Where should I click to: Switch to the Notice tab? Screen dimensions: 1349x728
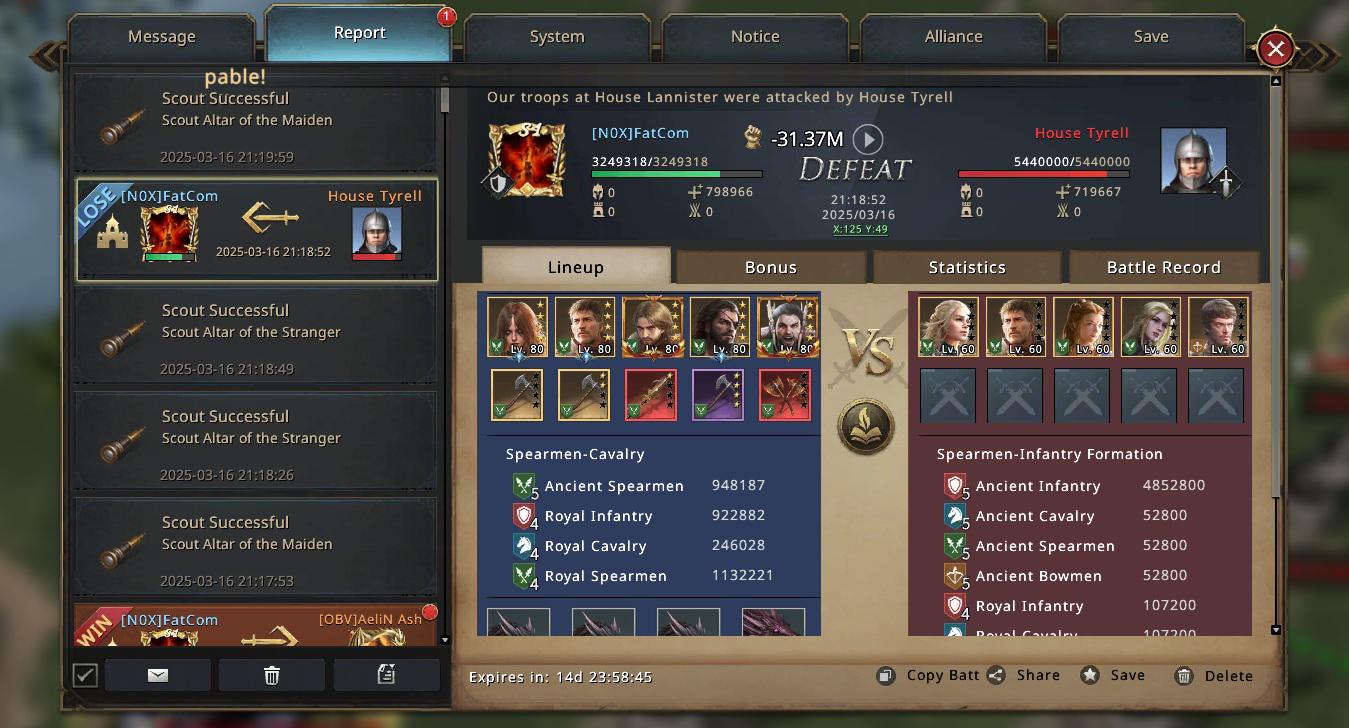click(755, 37)
